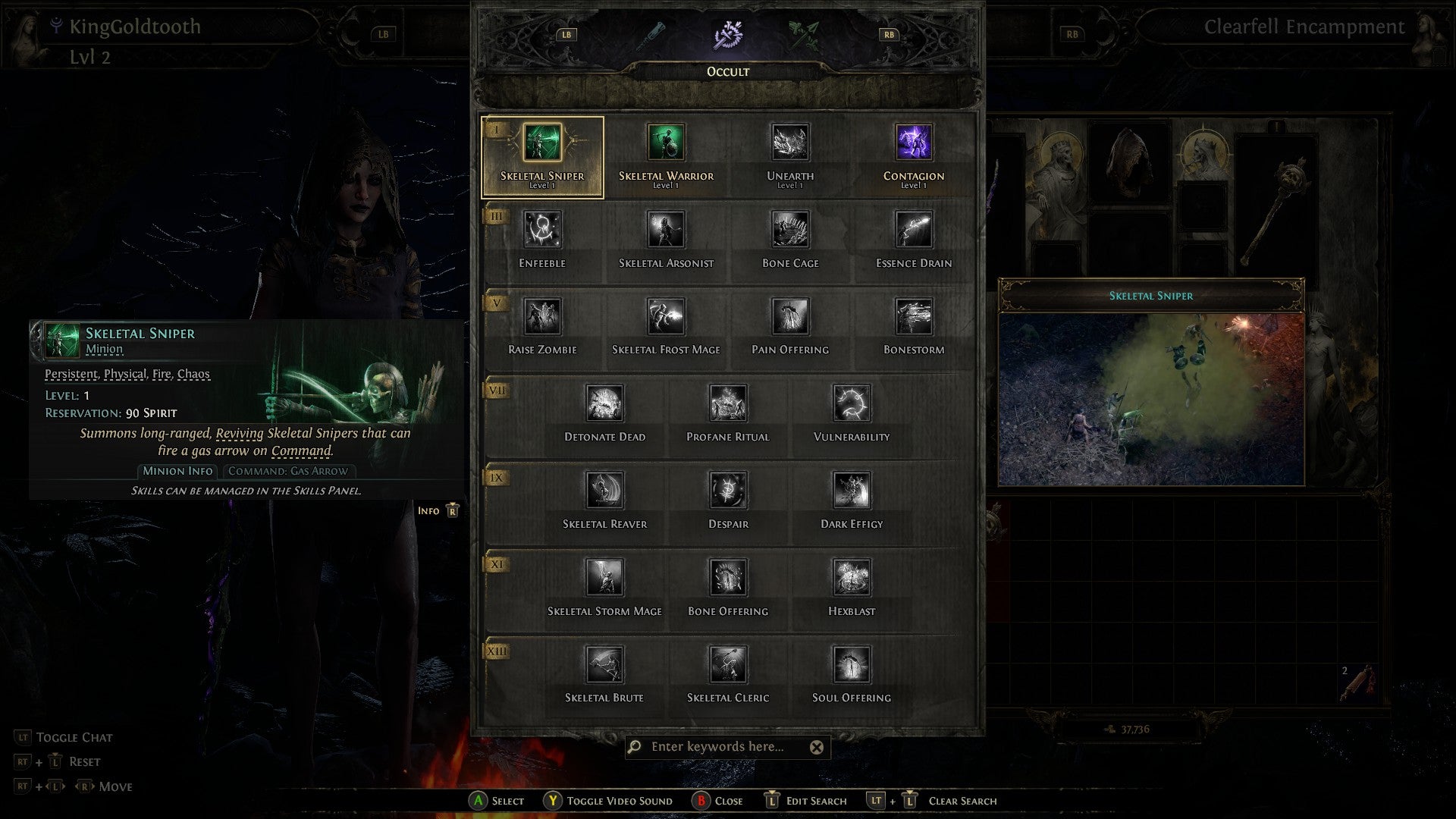This screenshot has height=819, width=1456.
Task: Click the Enter keywords search box
Action: pyautogui.click(x=720, y=747)
